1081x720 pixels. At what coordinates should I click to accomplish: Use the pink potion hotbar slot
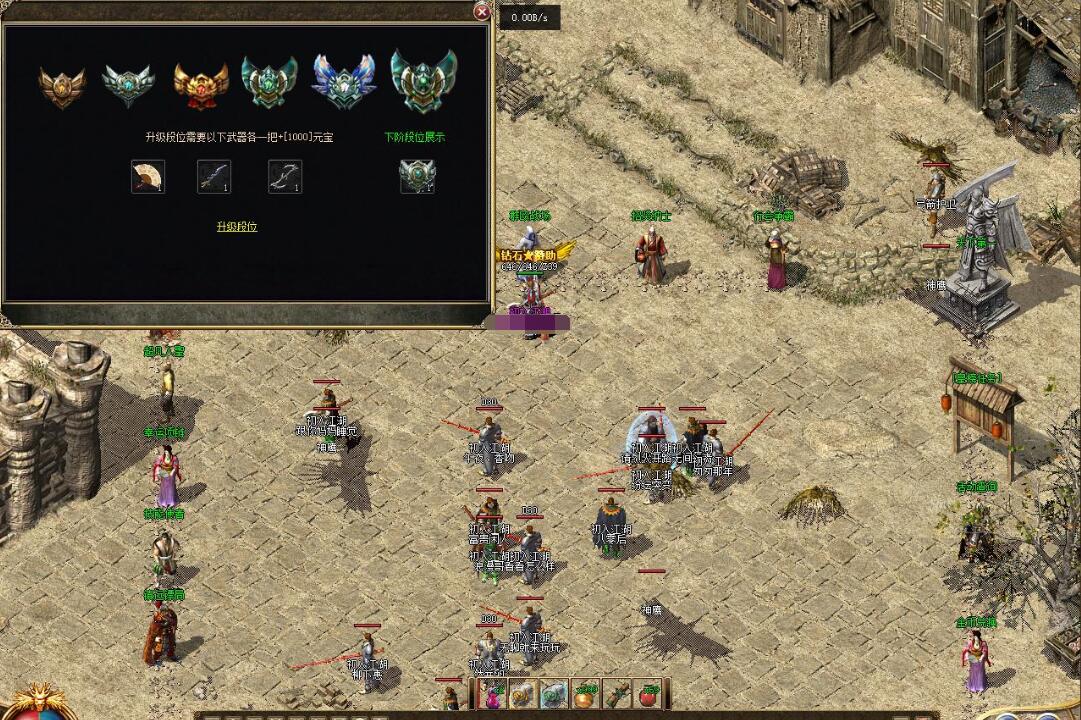[492, 694]
